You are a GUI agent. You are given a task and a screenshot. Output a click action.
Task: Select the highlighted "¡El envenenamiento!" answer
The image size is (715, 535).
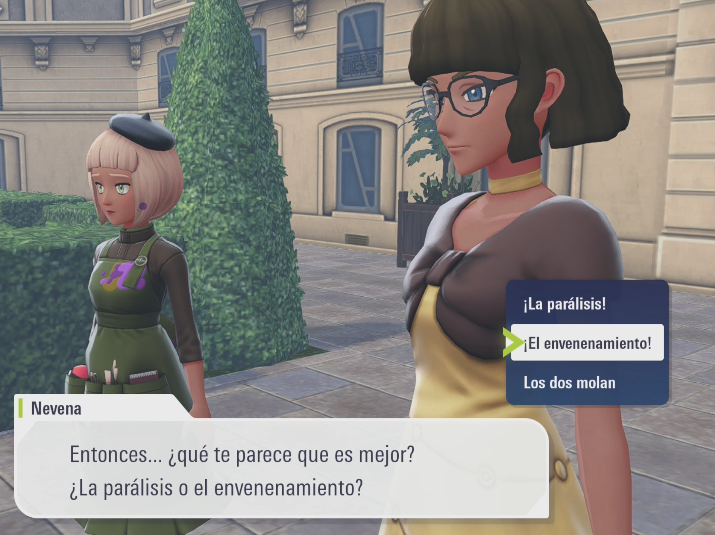click(587, 343)
